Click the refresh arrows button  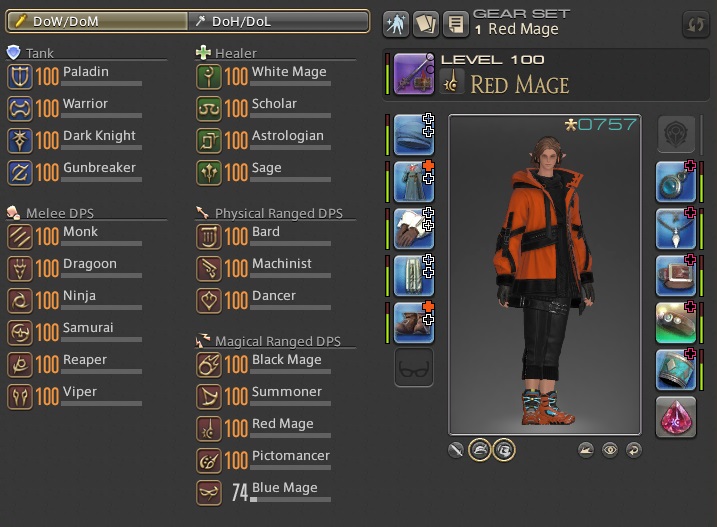[x=693, y=24]
